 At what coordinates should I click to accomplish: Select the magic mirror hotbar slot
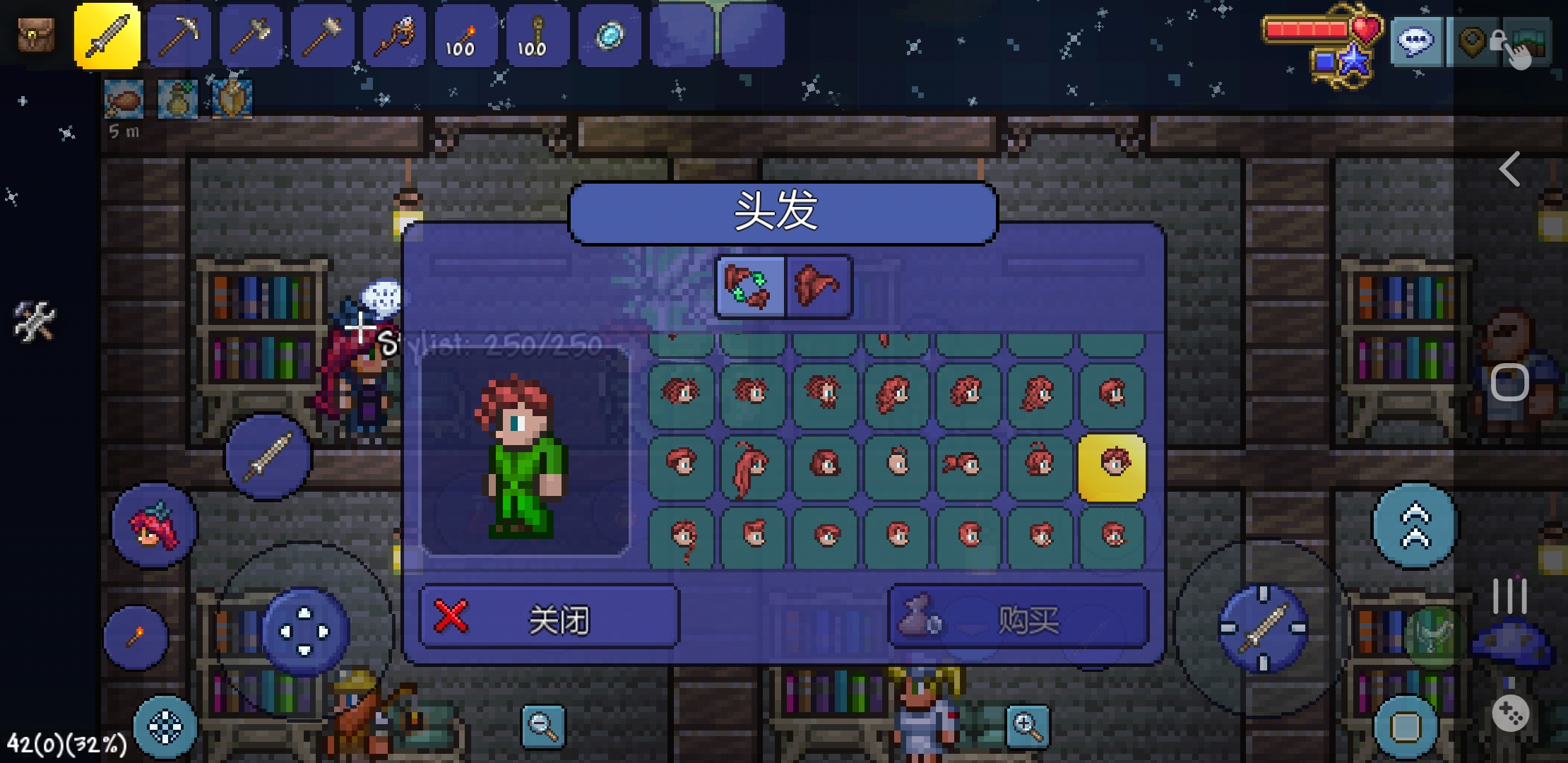pos(610,35)
